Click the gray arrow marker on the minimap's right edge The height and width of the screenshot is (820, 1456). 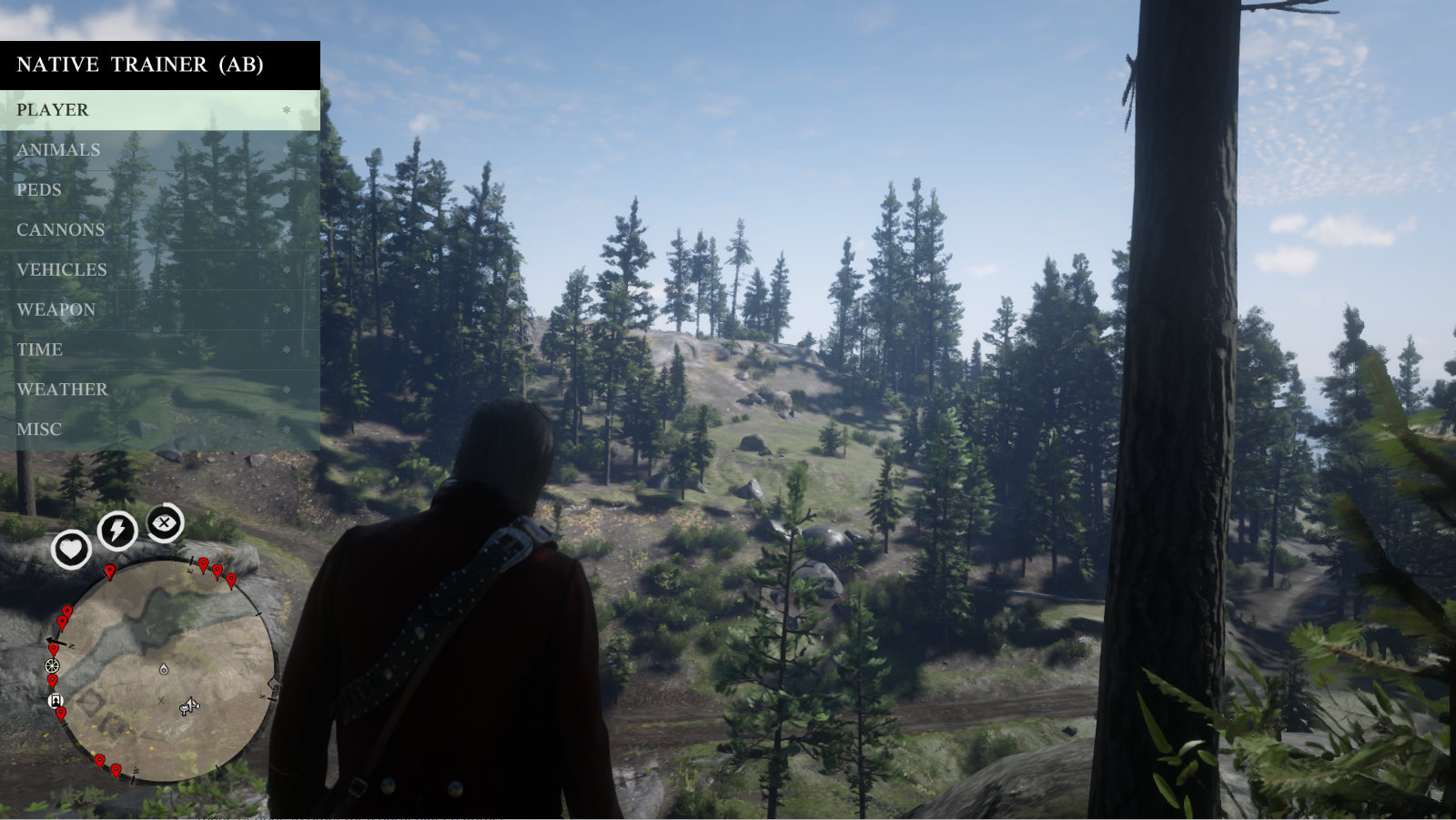[x=273, y=683]
